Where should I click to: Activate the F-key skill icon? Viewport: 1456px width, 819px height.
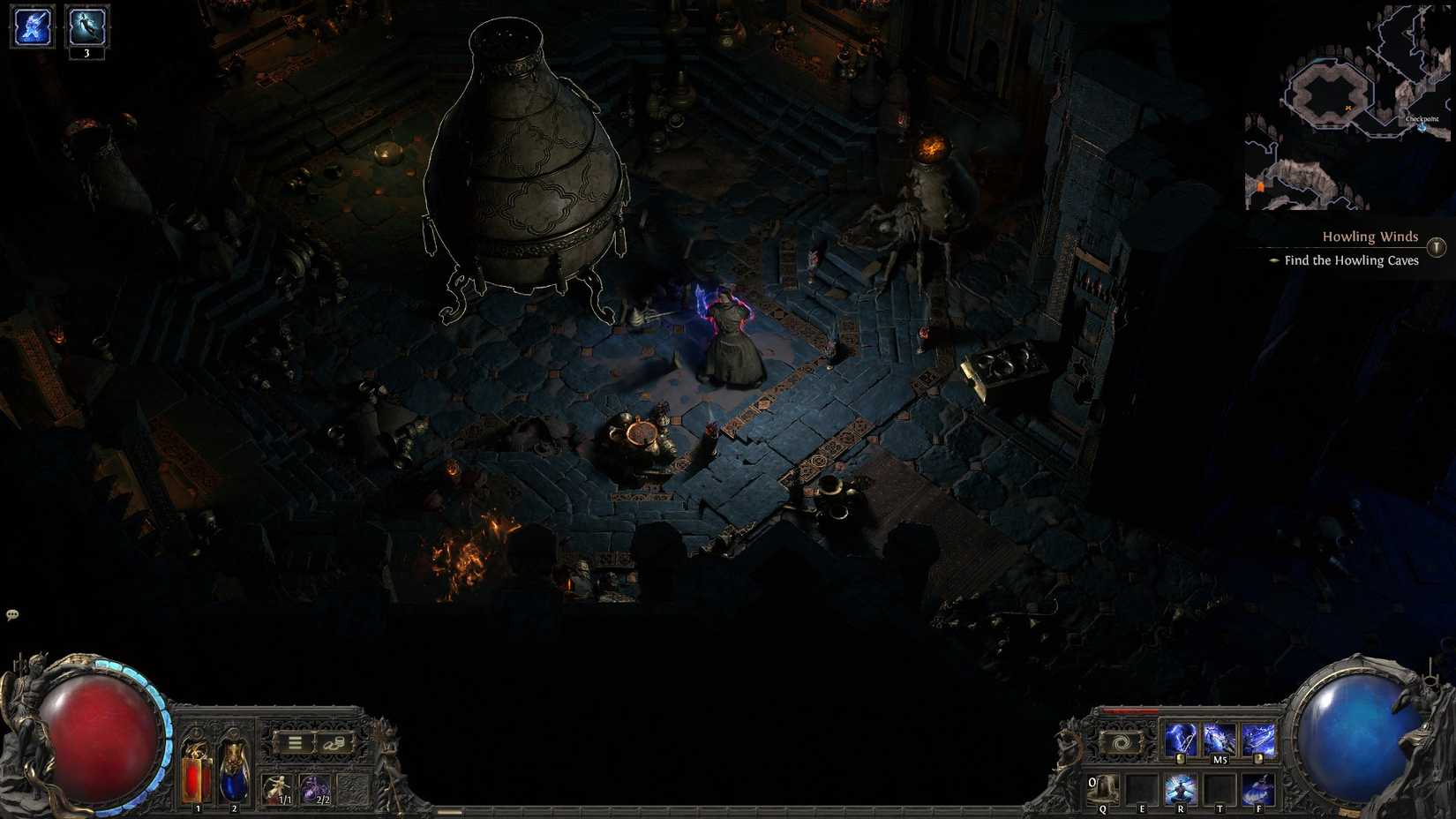tap(1257, 790)
